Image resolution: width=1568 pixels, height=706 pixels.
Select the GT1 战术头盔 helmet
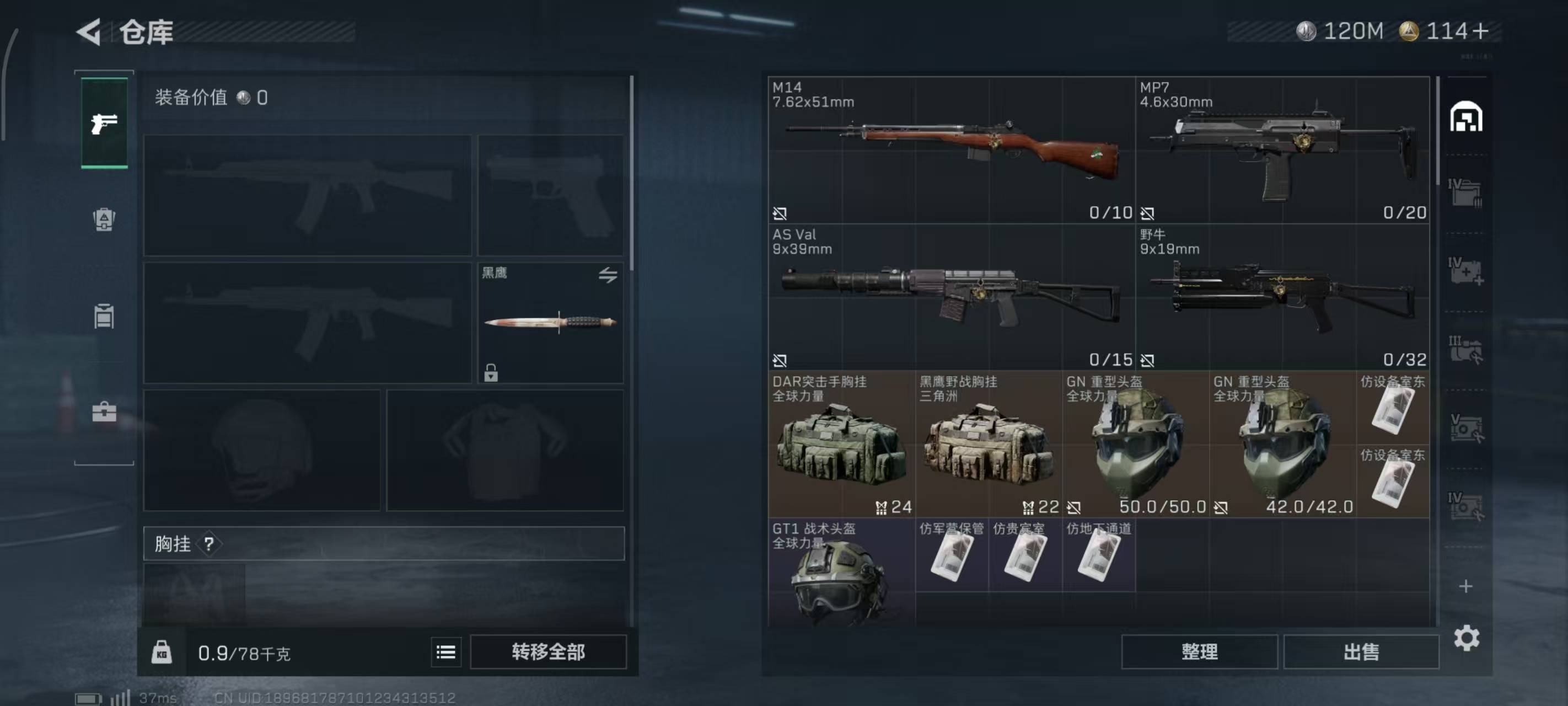(x=841, y=573)
